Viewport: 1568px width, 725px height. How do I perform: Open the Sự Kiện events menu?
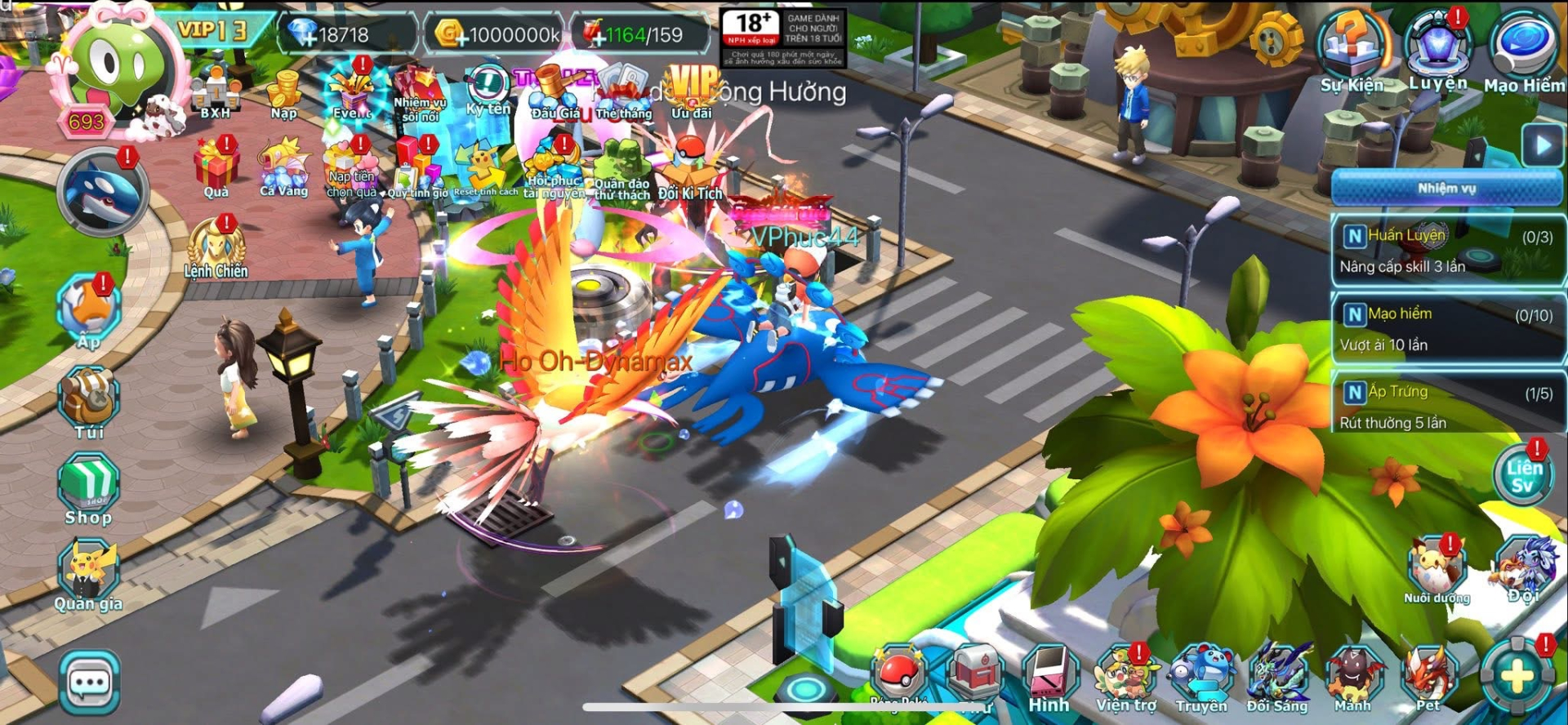coord(1352,49)
